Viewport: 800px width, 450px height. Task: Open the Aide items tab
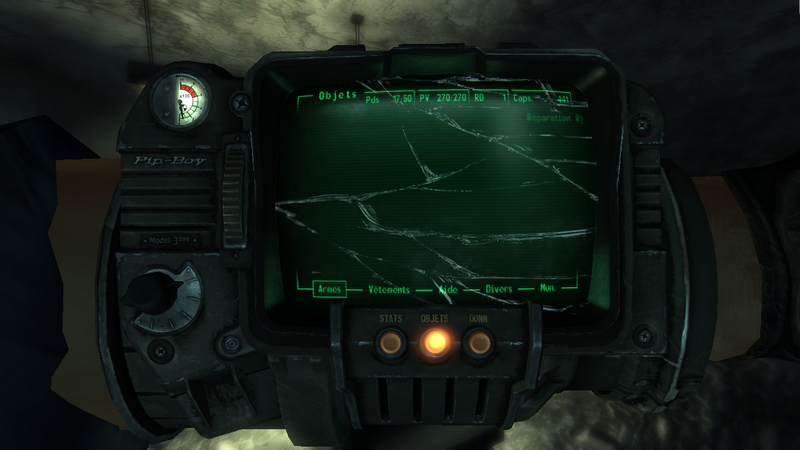448,289
